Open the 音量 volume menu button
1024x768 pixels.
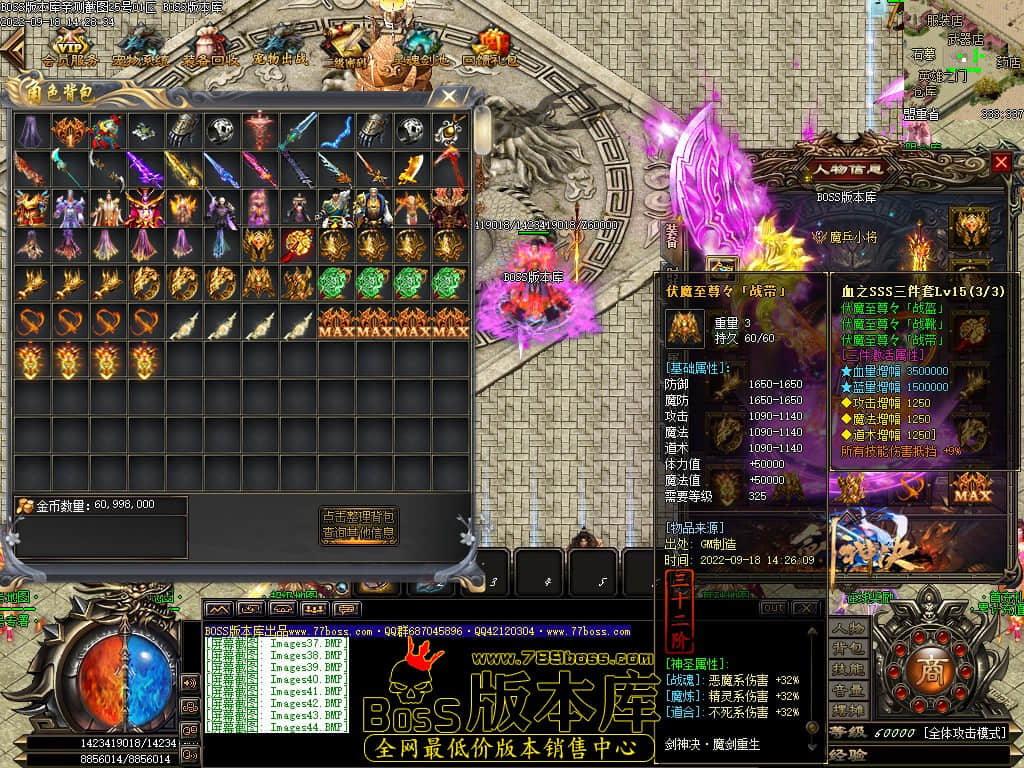click(x=849, y=690)
